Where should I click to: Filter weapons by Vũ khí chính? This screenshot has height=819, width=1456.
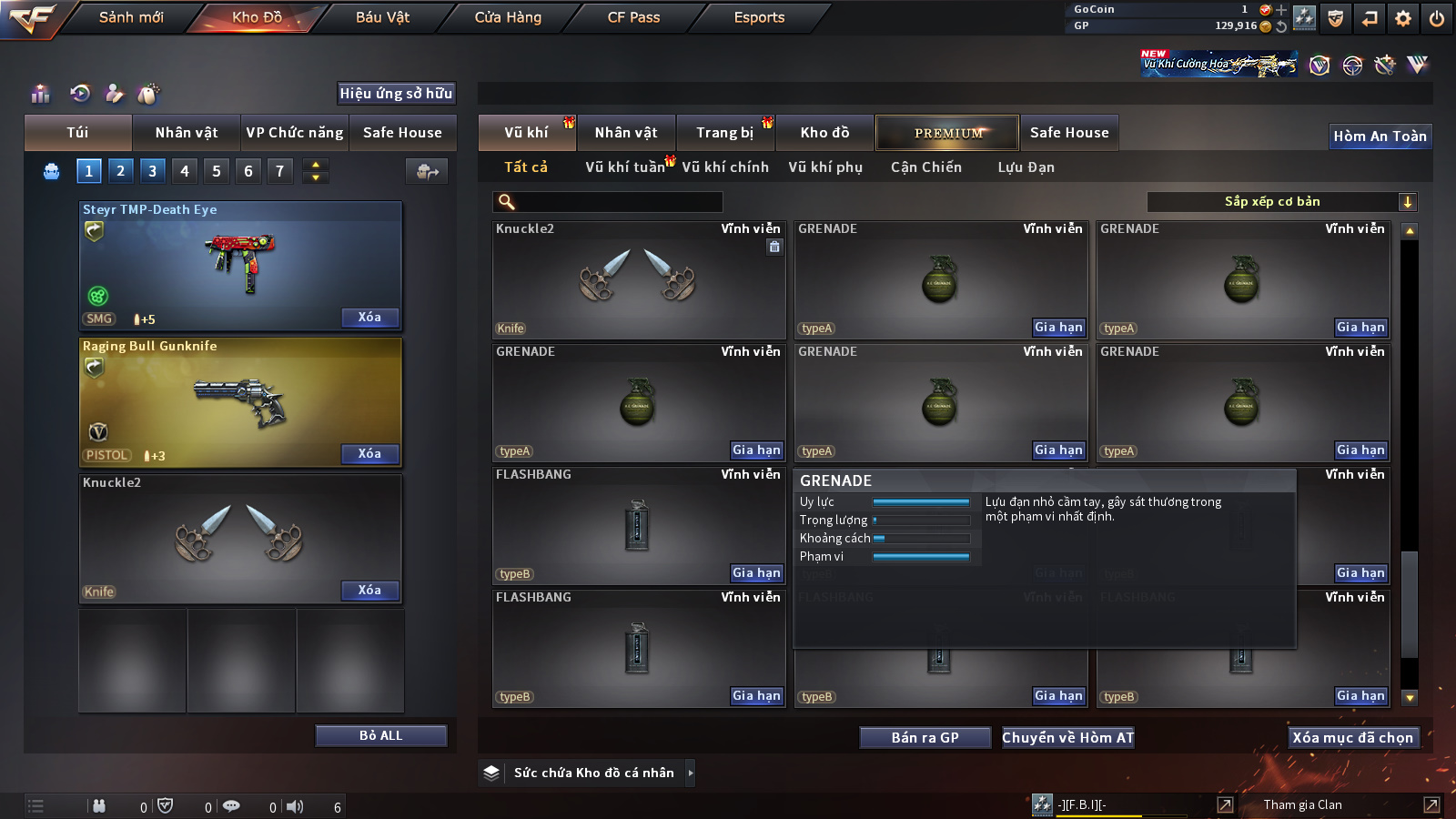pos(725,167)
